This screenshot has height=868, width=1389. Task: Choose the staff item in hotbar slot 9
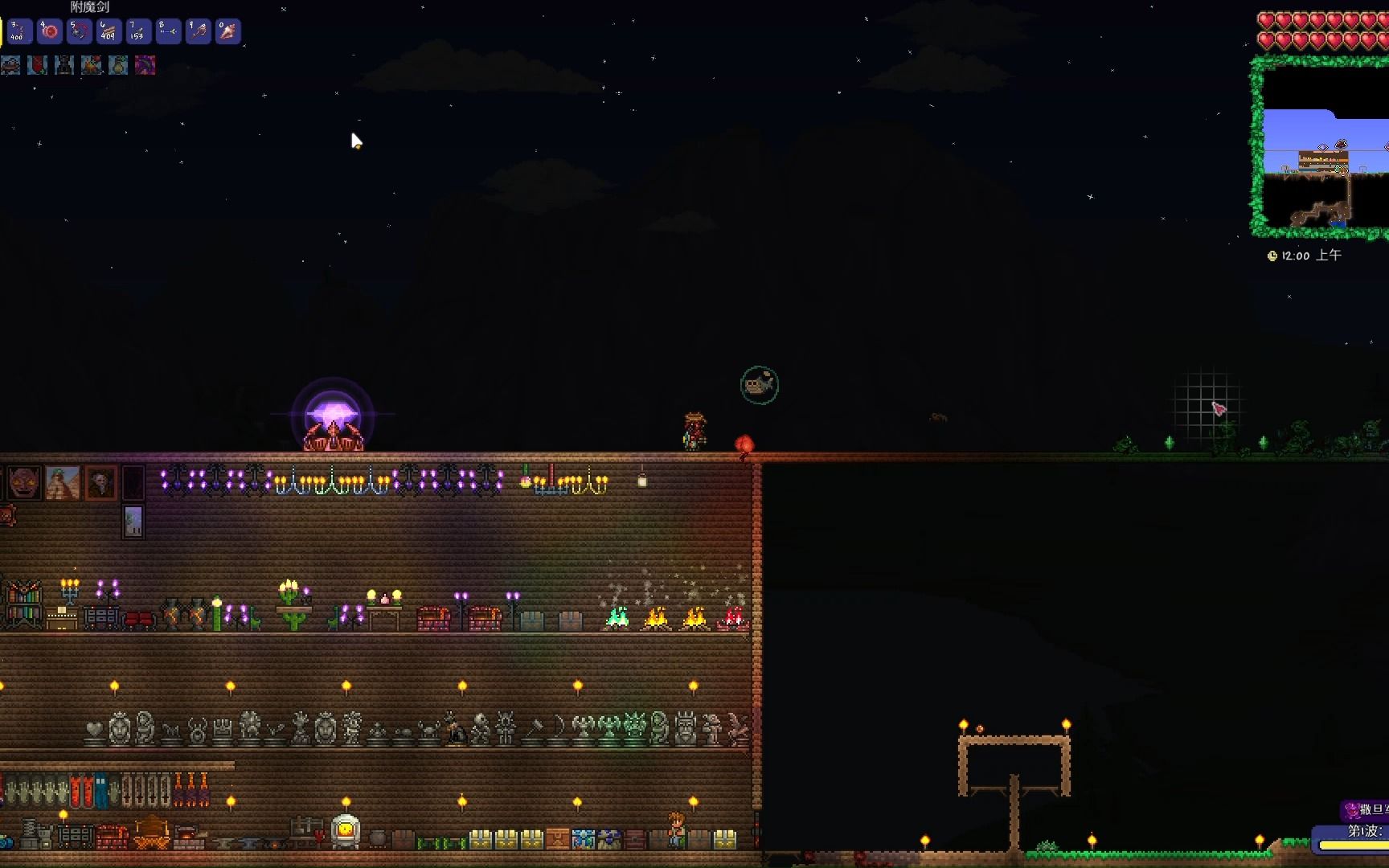pyautogui.click(x=198, y=31)
